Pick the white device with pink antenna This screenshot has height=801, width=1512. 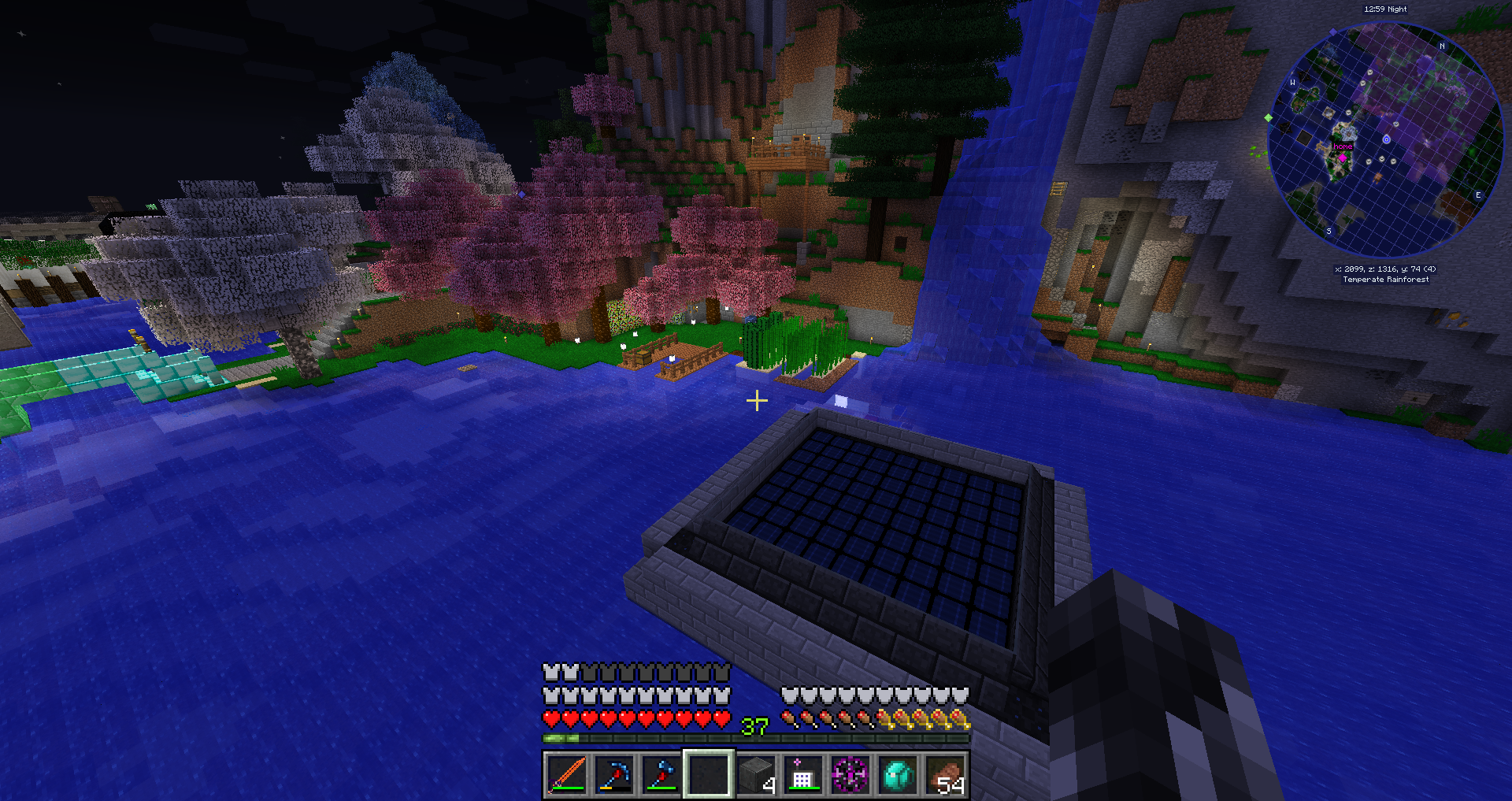click(802, 774)
